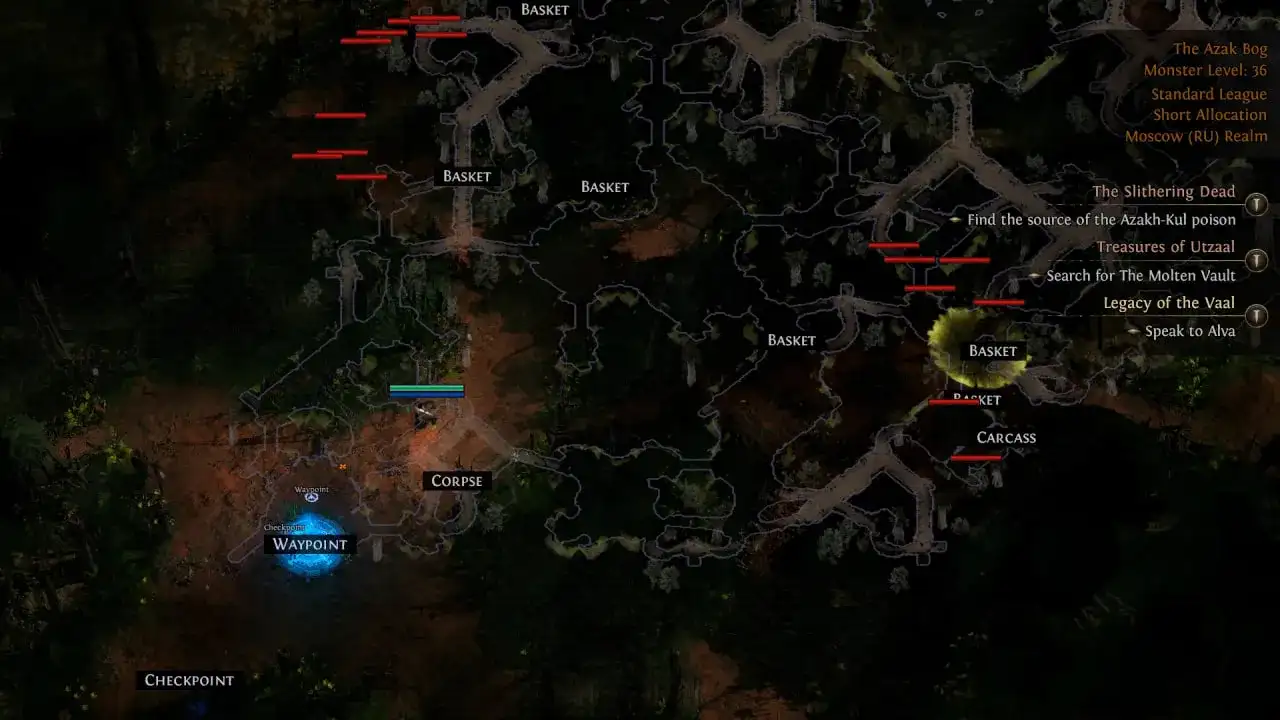The height and width of the screenshot is (720, 1280).
Task: Toggle tracking pin for Treasures of Utzaal
Action: pos(1257,259)
